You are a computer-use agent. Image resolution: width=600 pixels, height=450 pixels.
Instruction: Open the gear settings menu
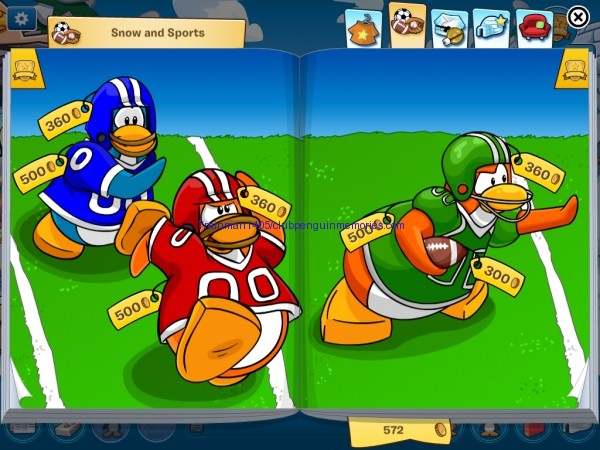pos(20,17)
